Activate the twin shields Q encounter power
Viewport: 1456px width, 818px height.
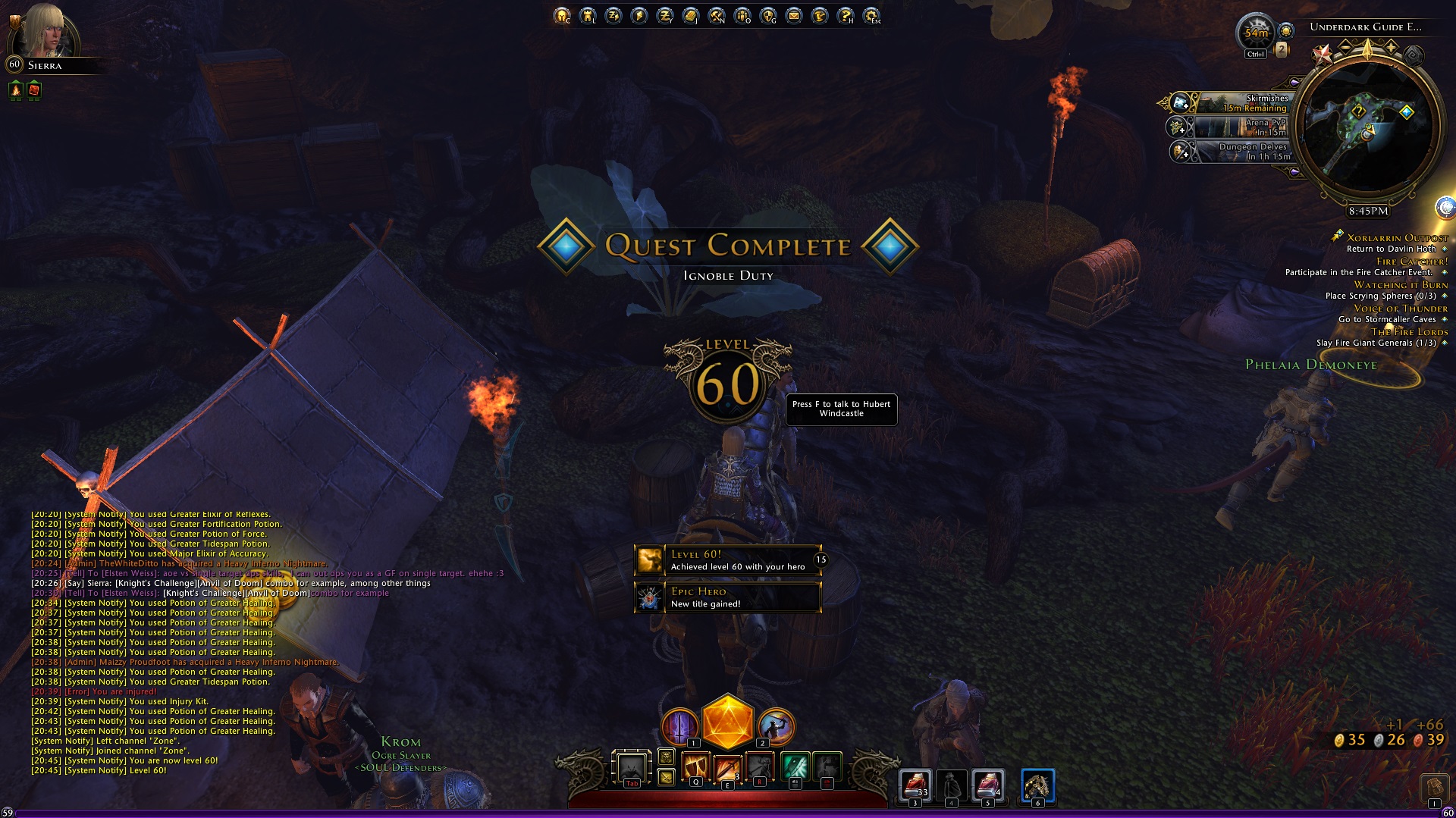pos(695,767)
